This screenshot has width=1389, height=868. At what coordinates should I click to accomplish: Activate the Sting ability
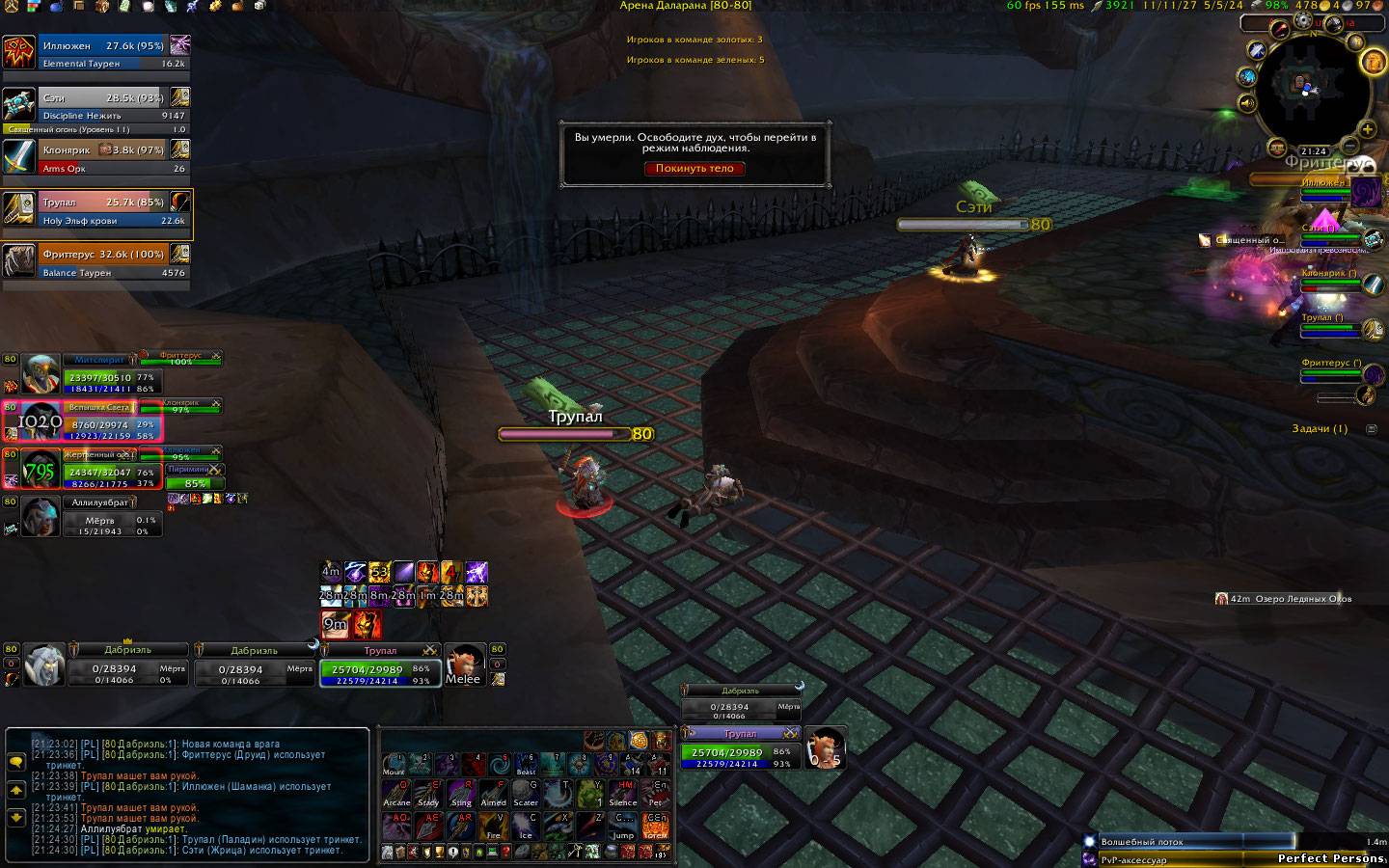tap(461, 793)
